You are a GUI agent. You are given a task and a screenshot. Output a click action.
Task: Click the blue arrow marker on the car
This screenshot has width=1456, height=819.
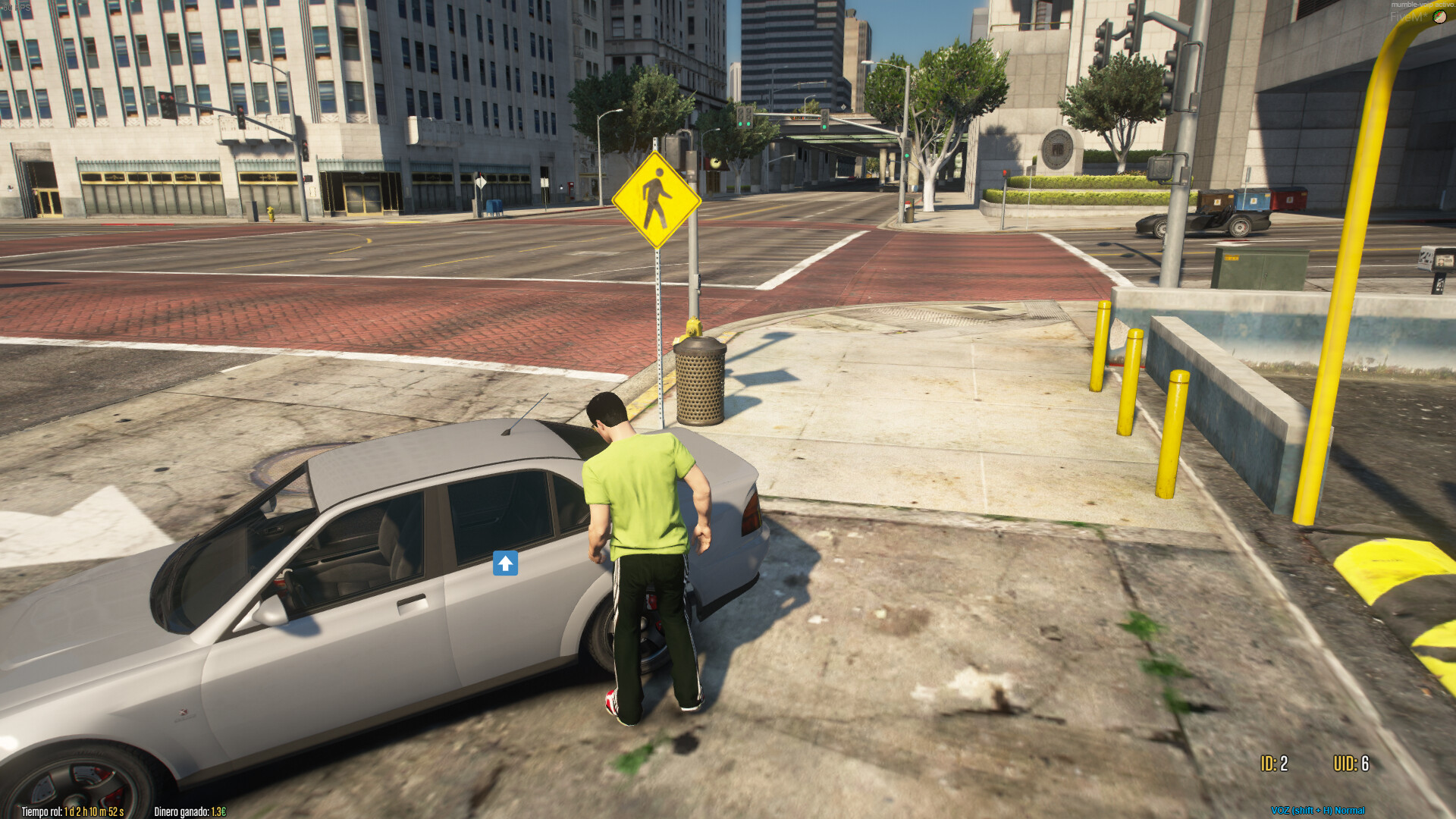point(505,563)
